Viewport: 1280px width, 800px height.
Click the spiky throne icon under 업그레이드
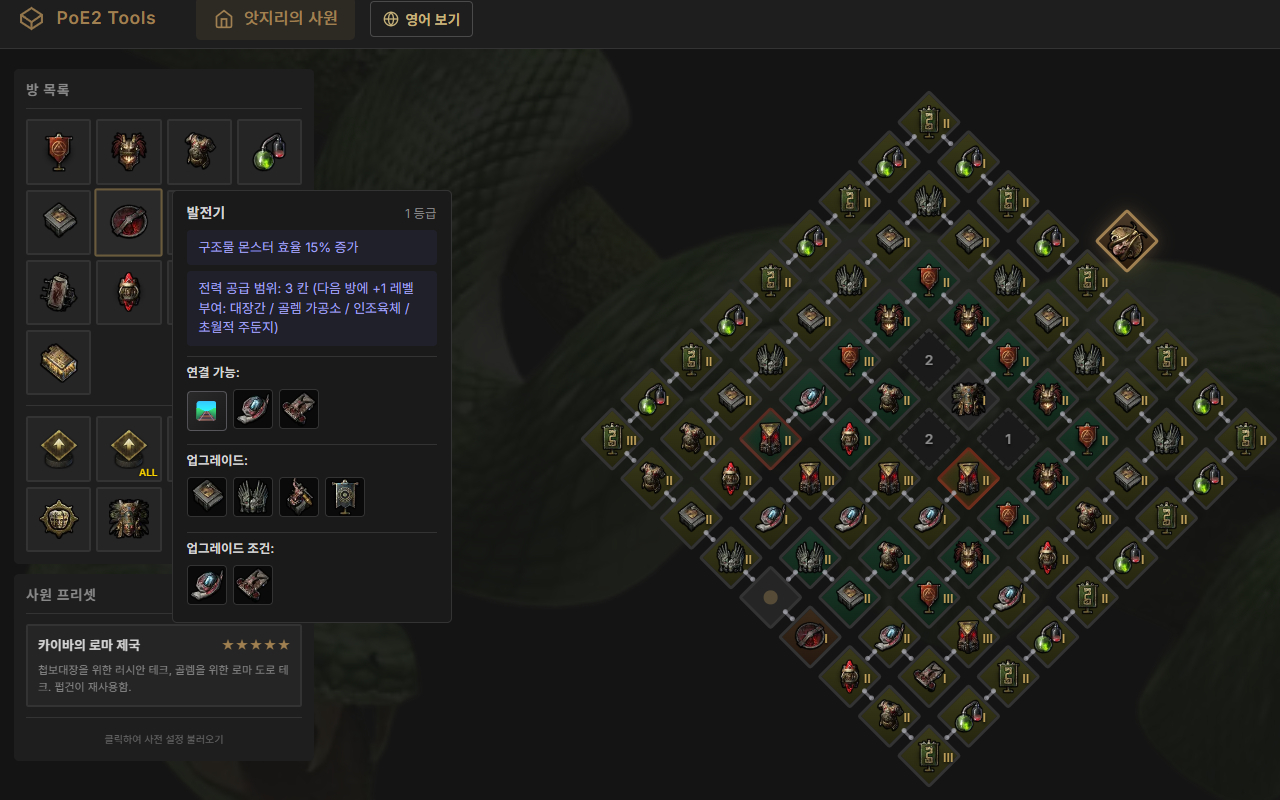(252, 496)
